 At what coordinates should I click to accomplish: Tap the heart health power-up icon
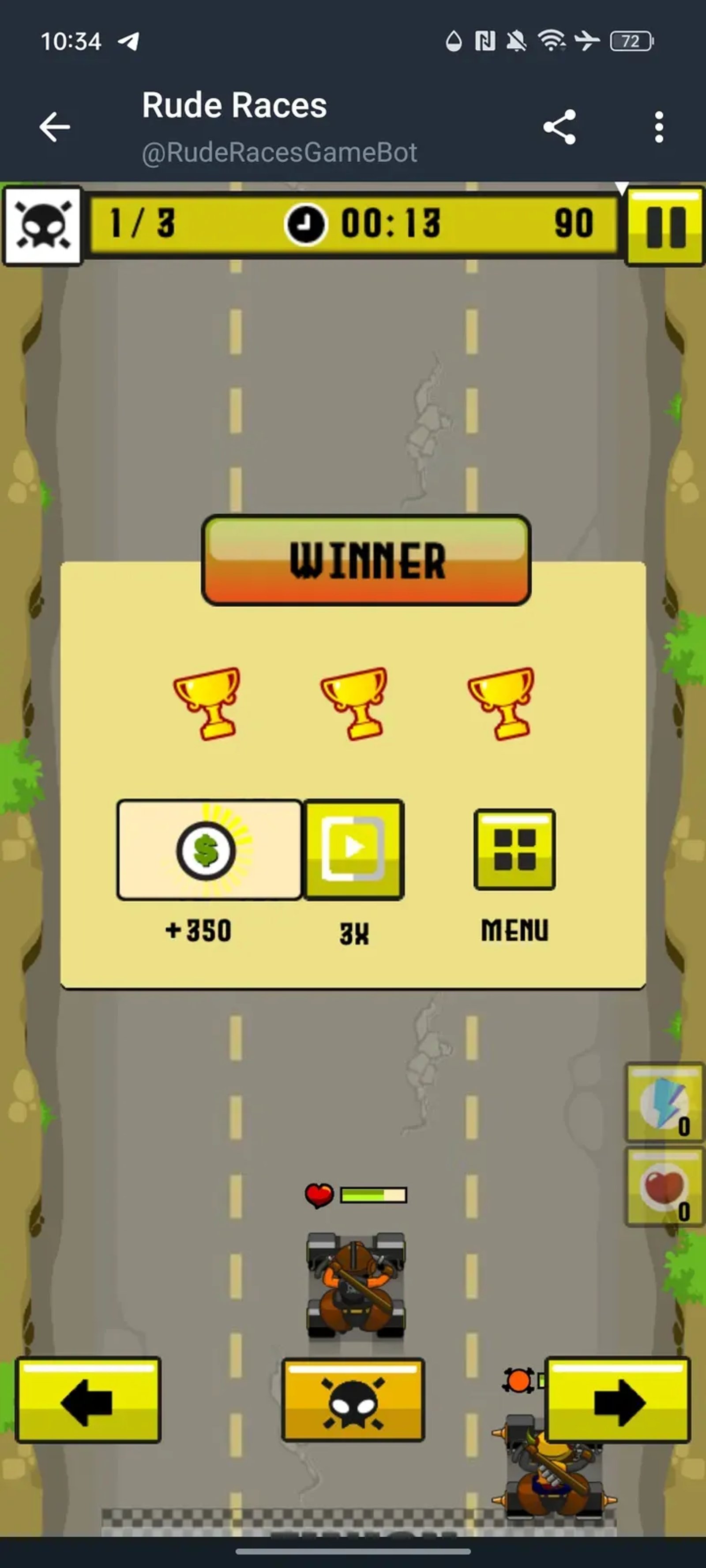coord(662,1185)
